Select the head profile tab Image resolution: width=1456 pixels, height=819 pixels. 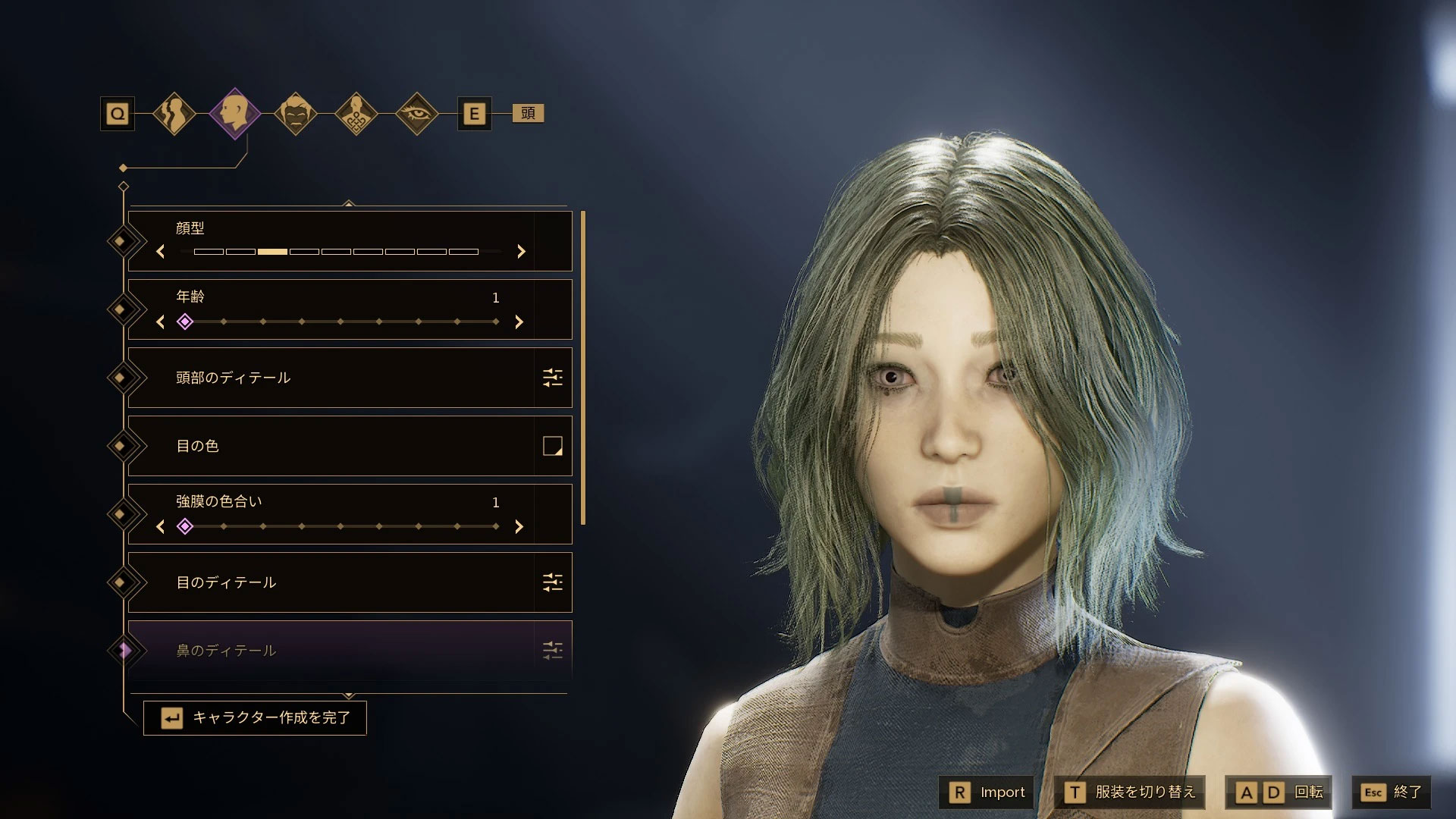[234, 114]
